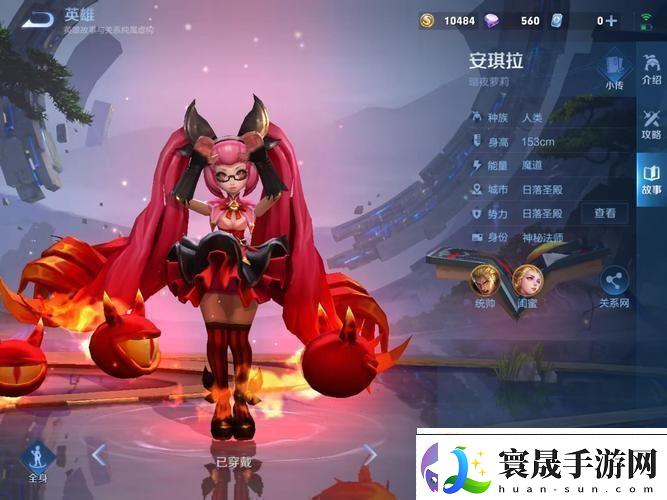This screenshot has width=667, height=500.
Task: Show the next skin with right arrow
Action: click(369, 456)
